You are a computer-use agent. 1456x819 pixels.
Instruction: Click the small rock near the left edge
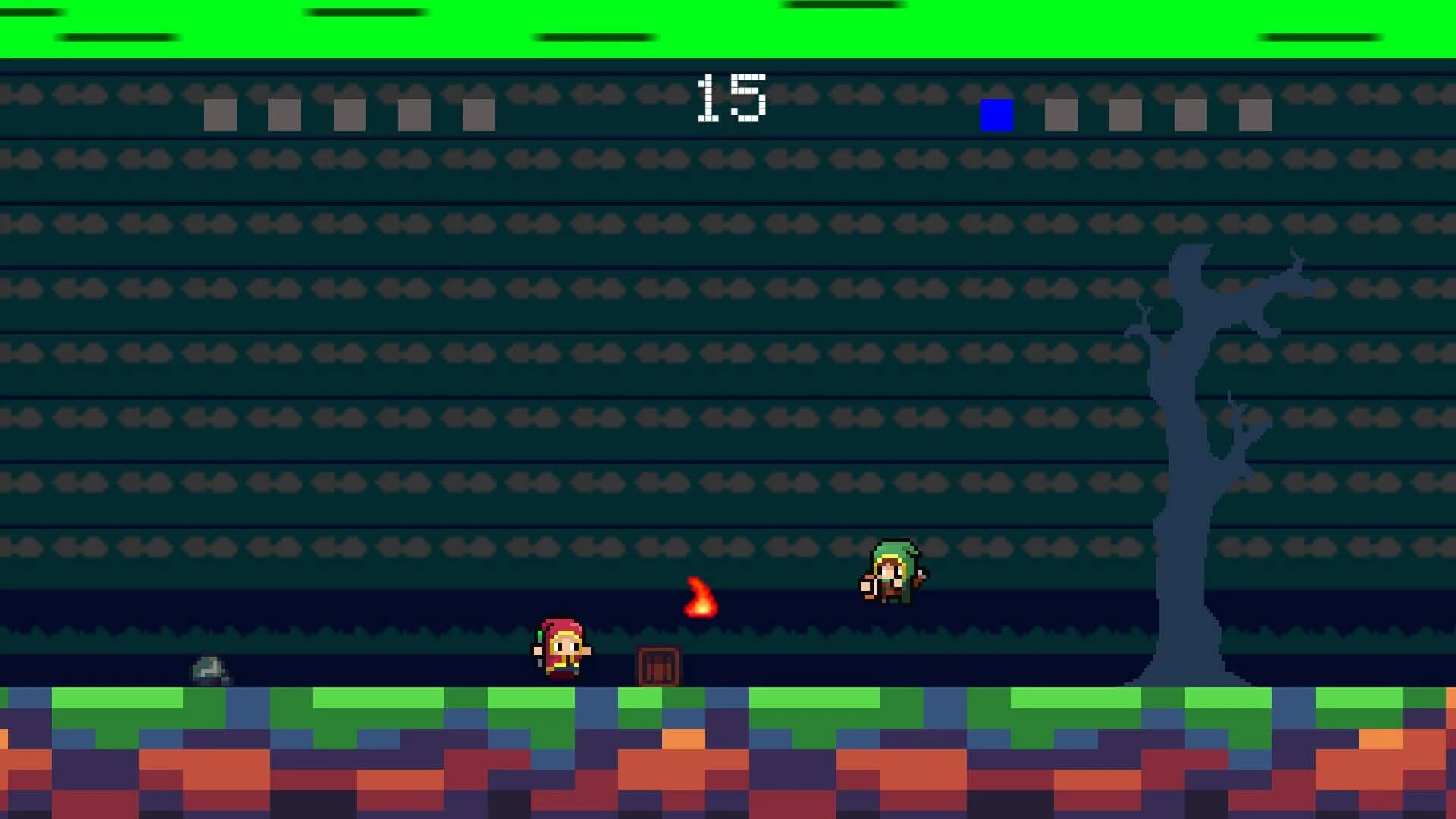209,671
